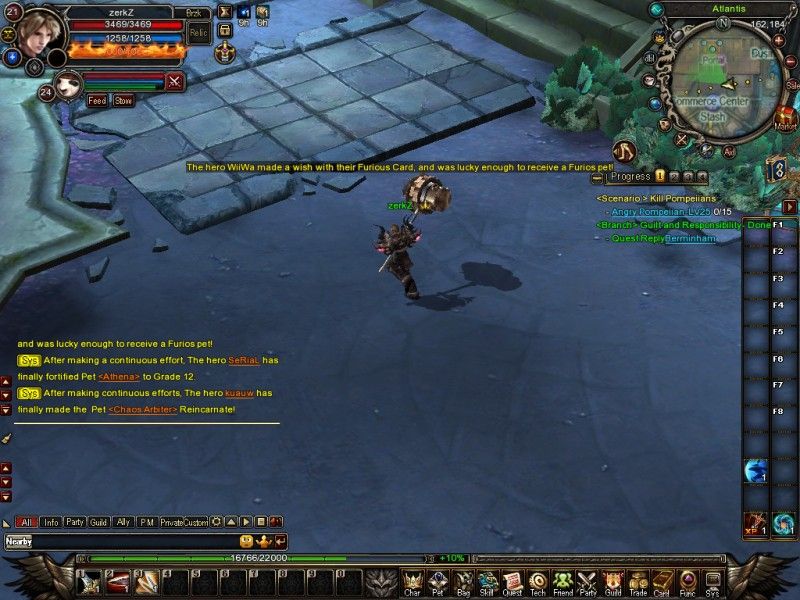Open the Skill window
The width and height of the screenshot is (800, 600).
point(487,583)
